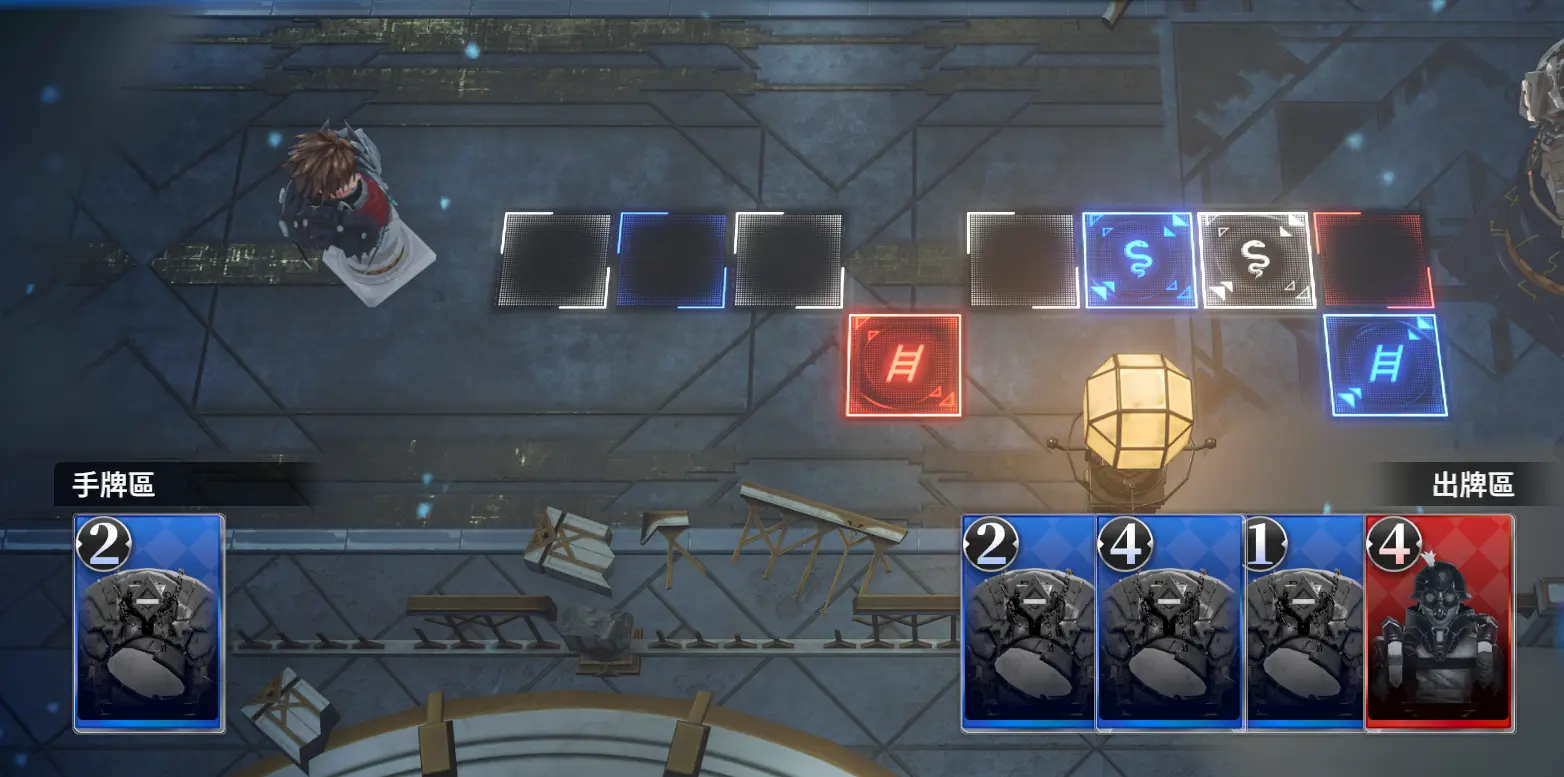
Task: Pick the blue 2 card in the play area
Action: tap(1027, 622)
